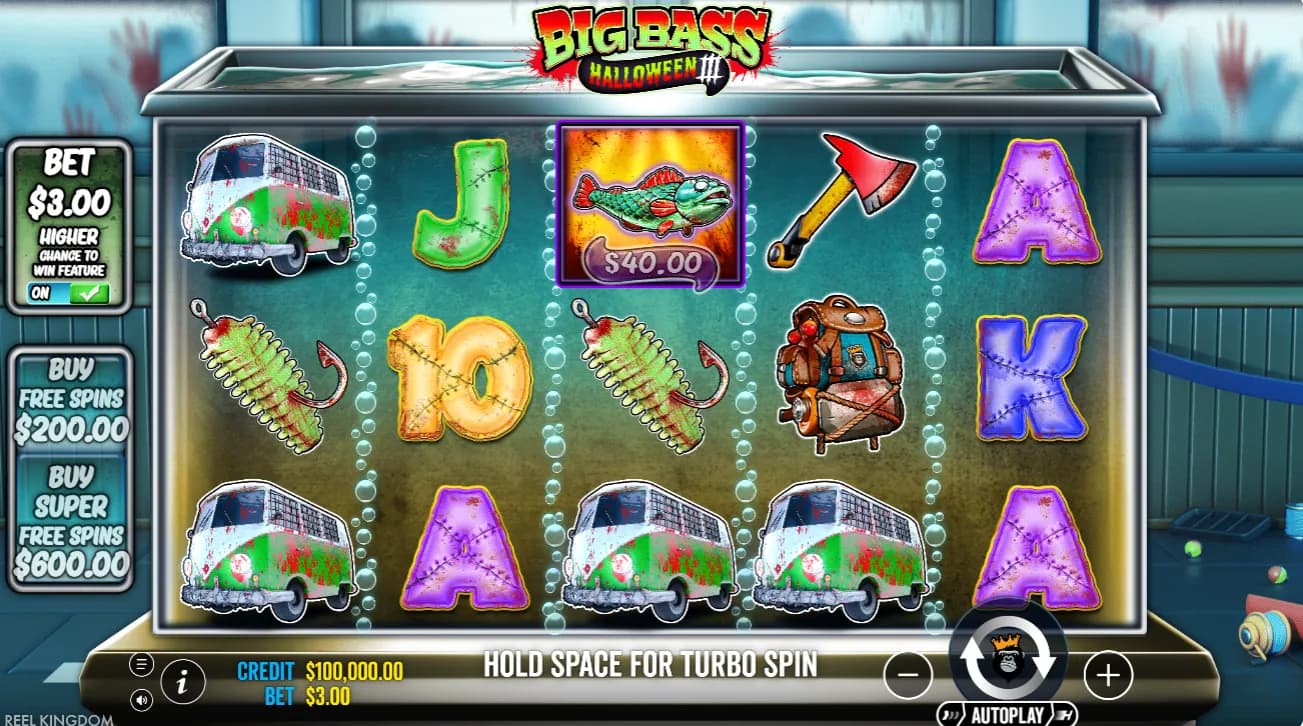Buy Free Spins for $200.00

70,400
